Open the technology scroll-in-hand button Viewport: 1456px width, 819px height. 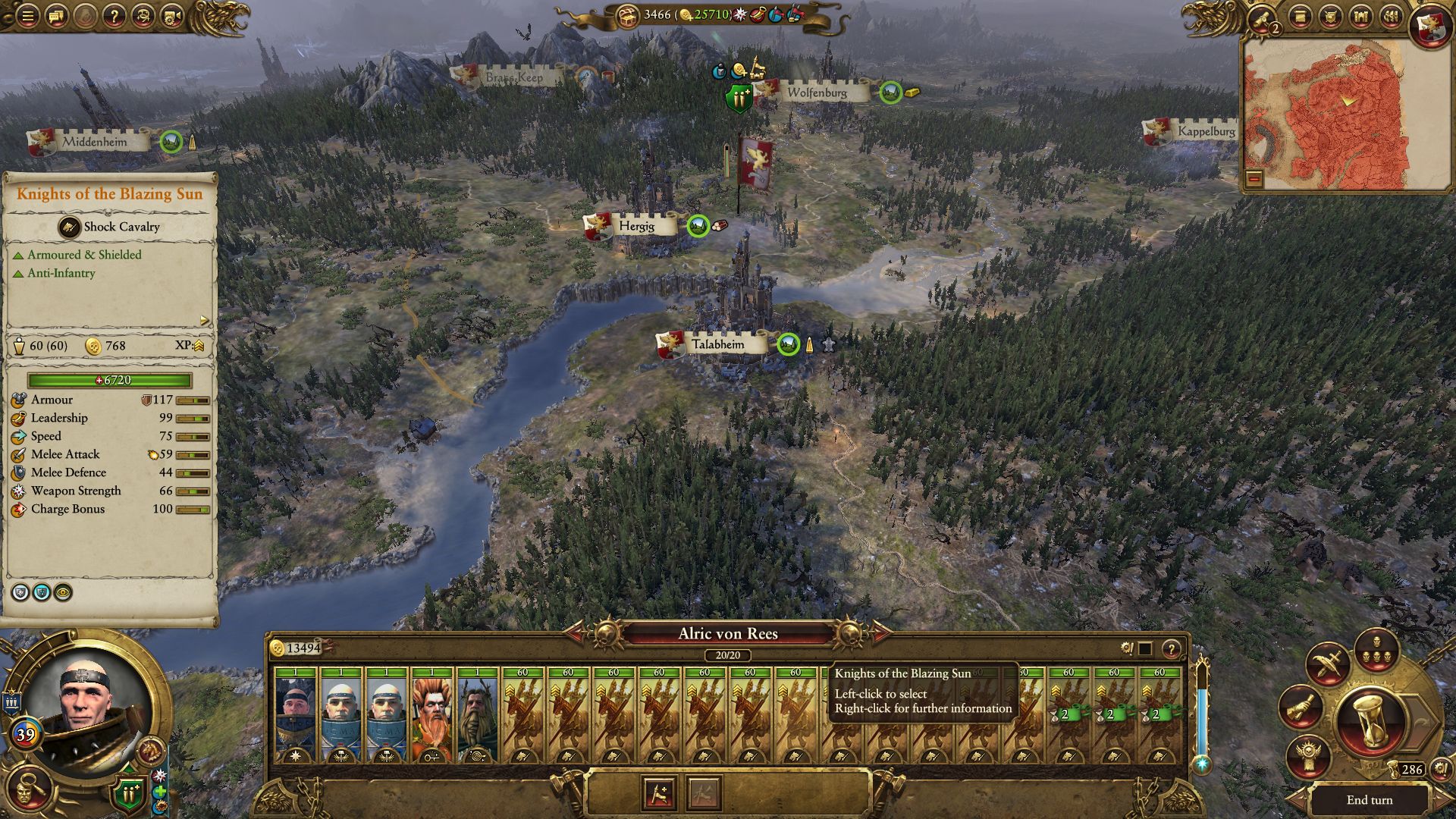click(1300, 707)
